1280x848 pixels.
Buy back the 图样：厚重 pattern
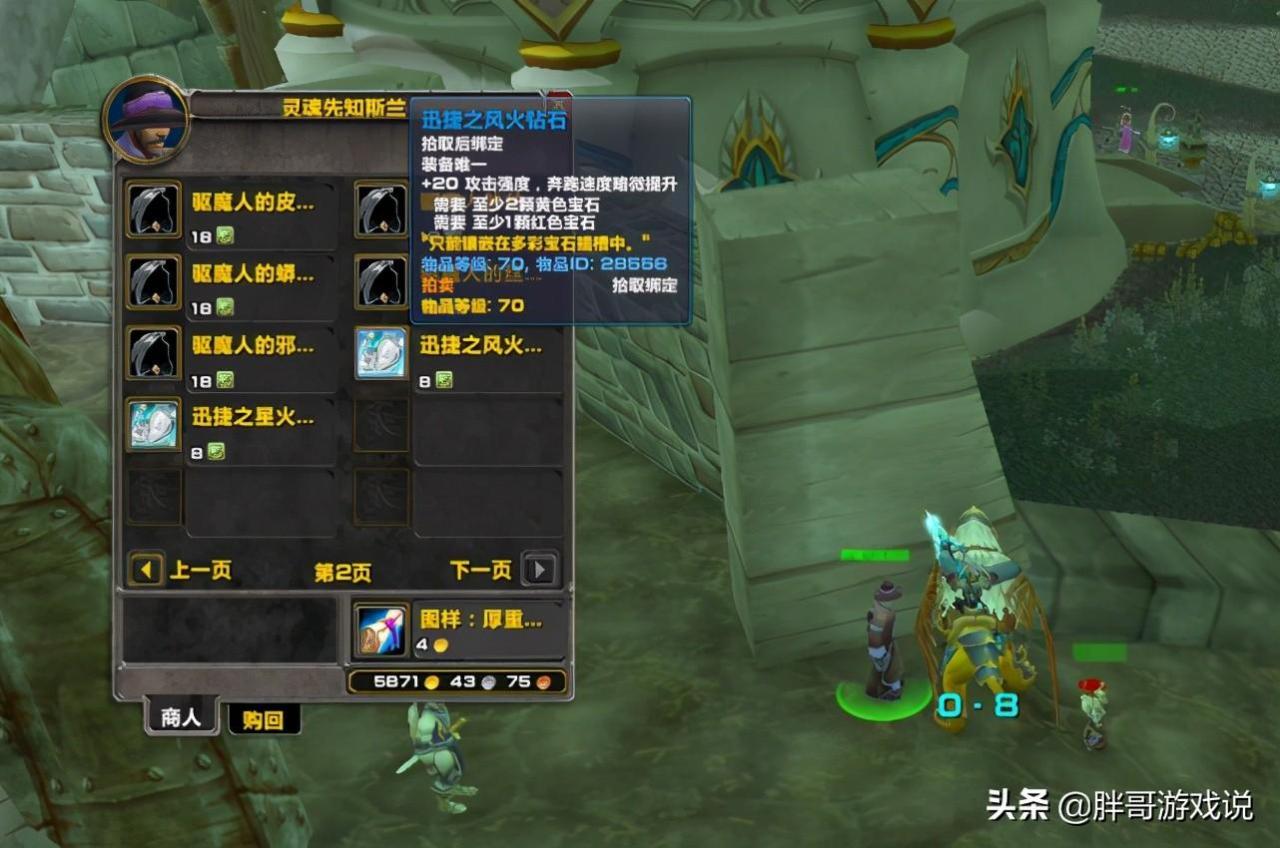point(381,630)
